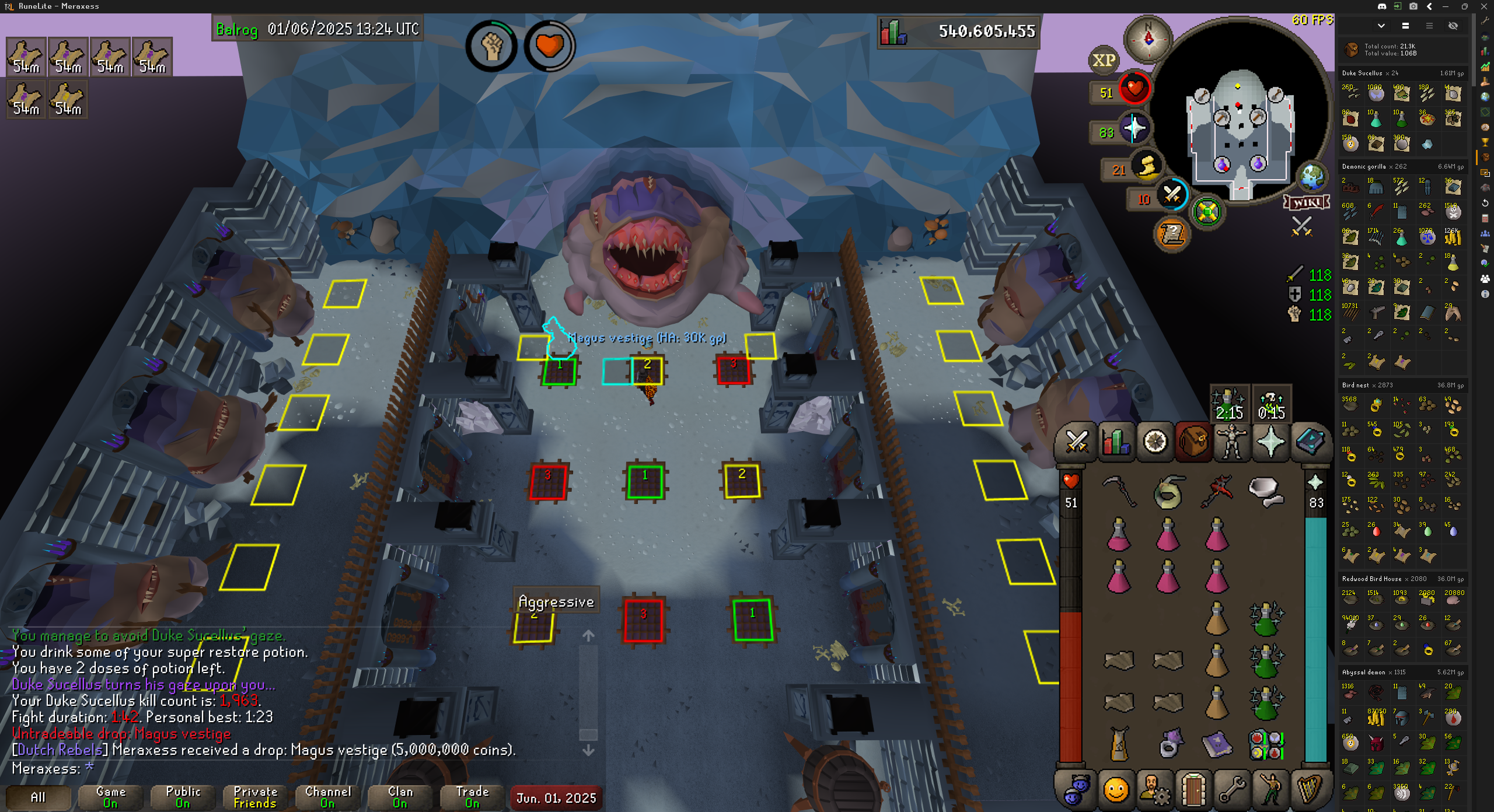Select the purple spell book item
Screen dimensions: 1494x812
coord(1217,745)
